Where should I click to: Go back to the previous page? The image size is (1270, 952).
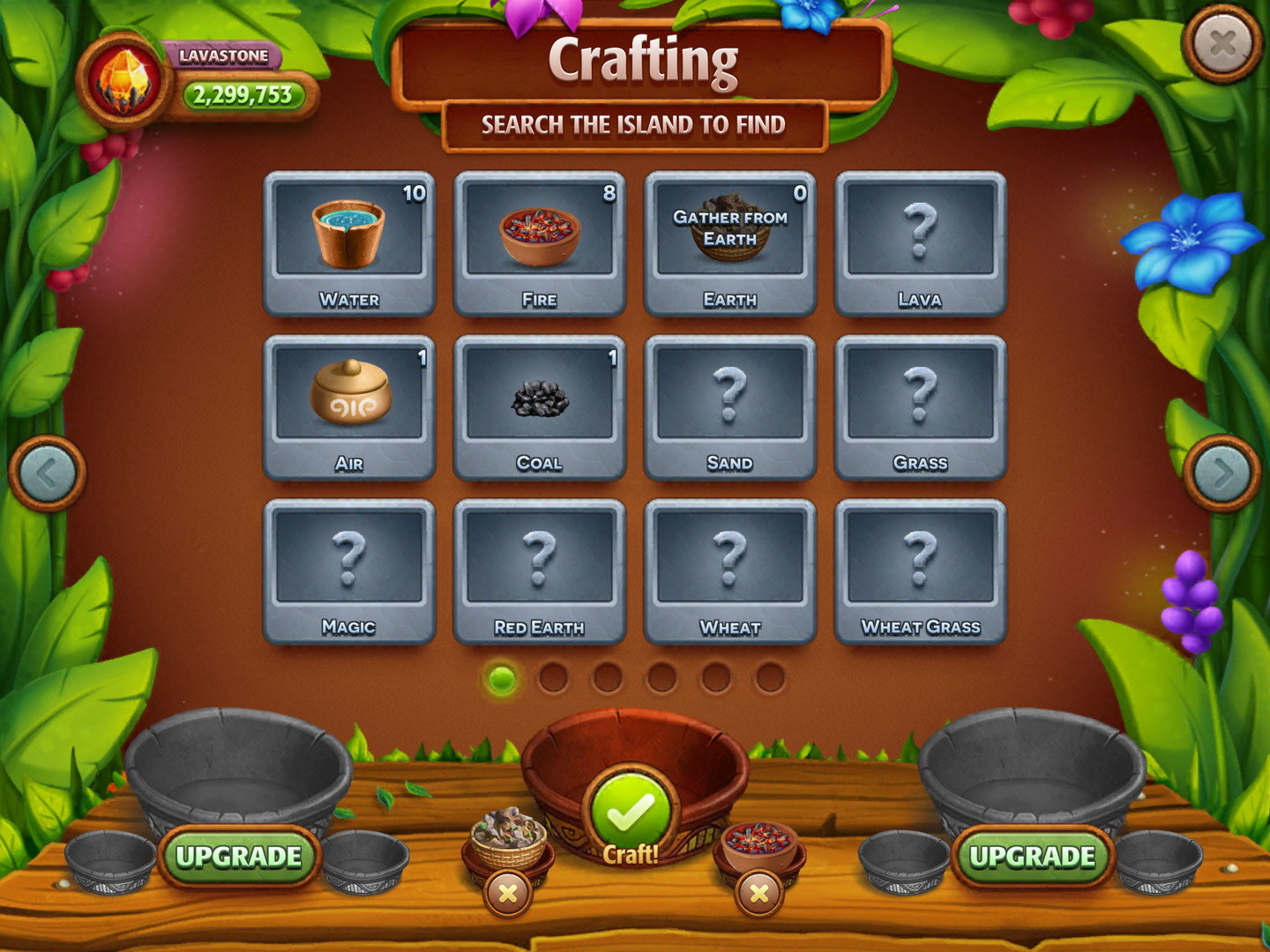coord(46,473)
